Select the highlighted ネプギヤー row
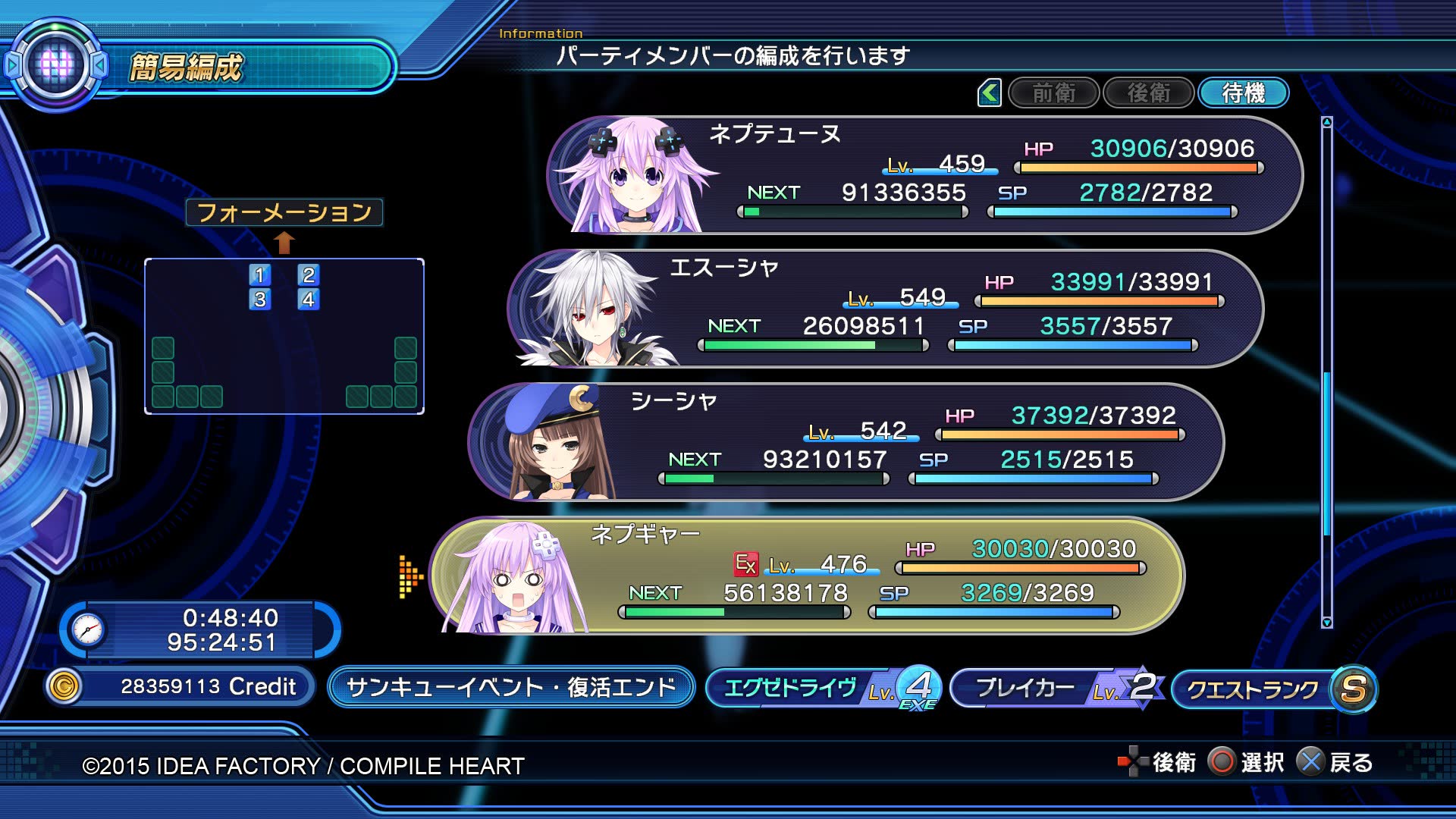Viewport: 1456px width, 819px height. [805, 576]
